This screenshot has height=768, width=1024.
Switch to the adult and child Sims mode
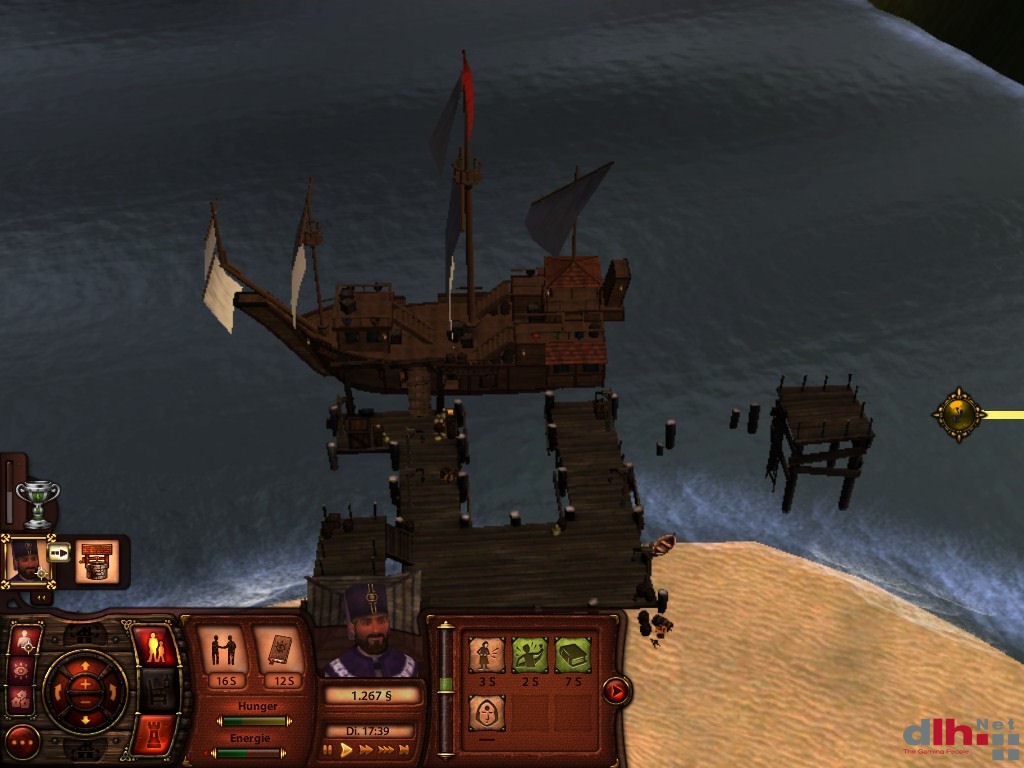154,647
